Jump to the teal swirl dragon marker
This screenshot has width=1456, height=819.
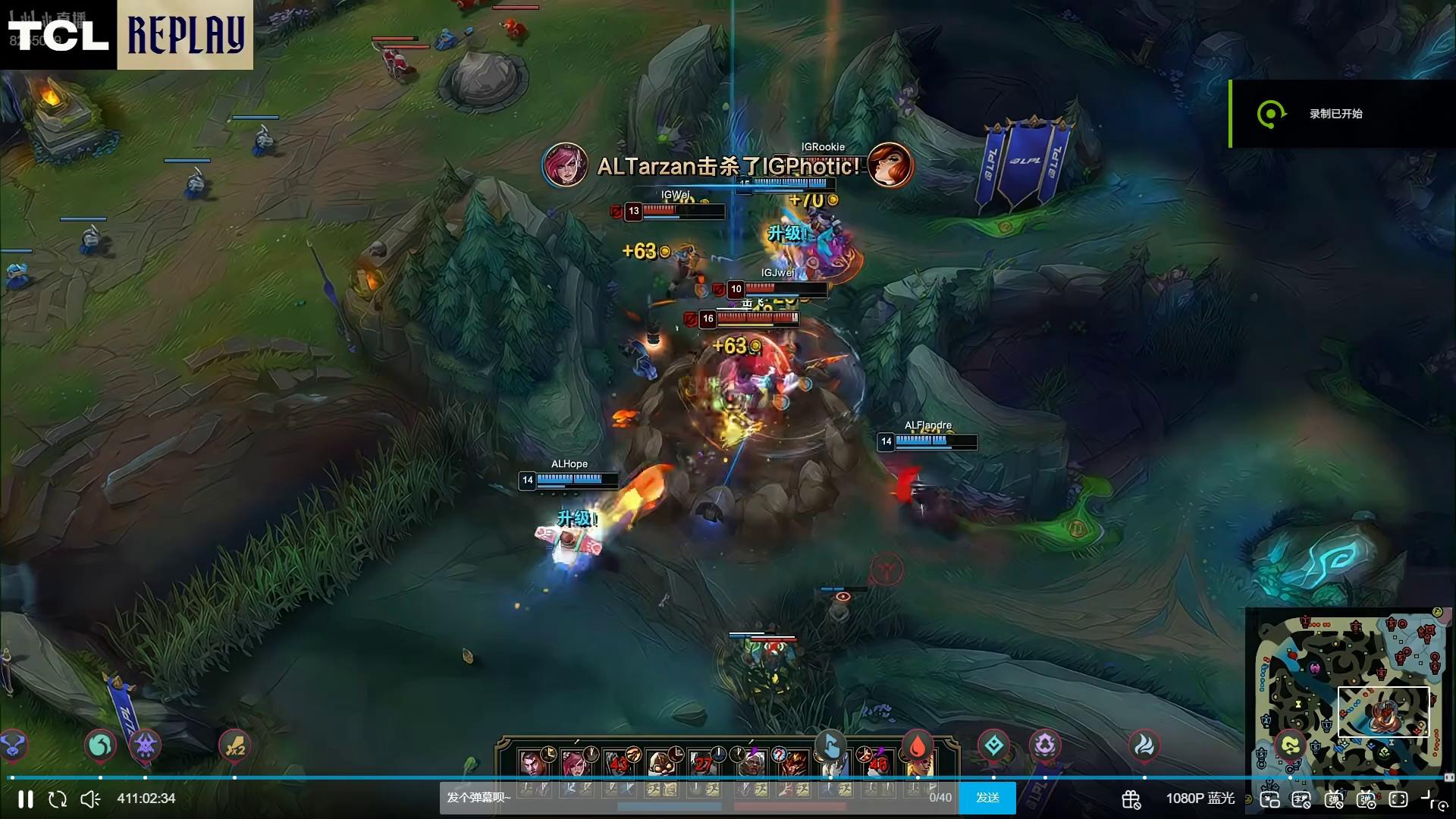(x=100, y=747)
